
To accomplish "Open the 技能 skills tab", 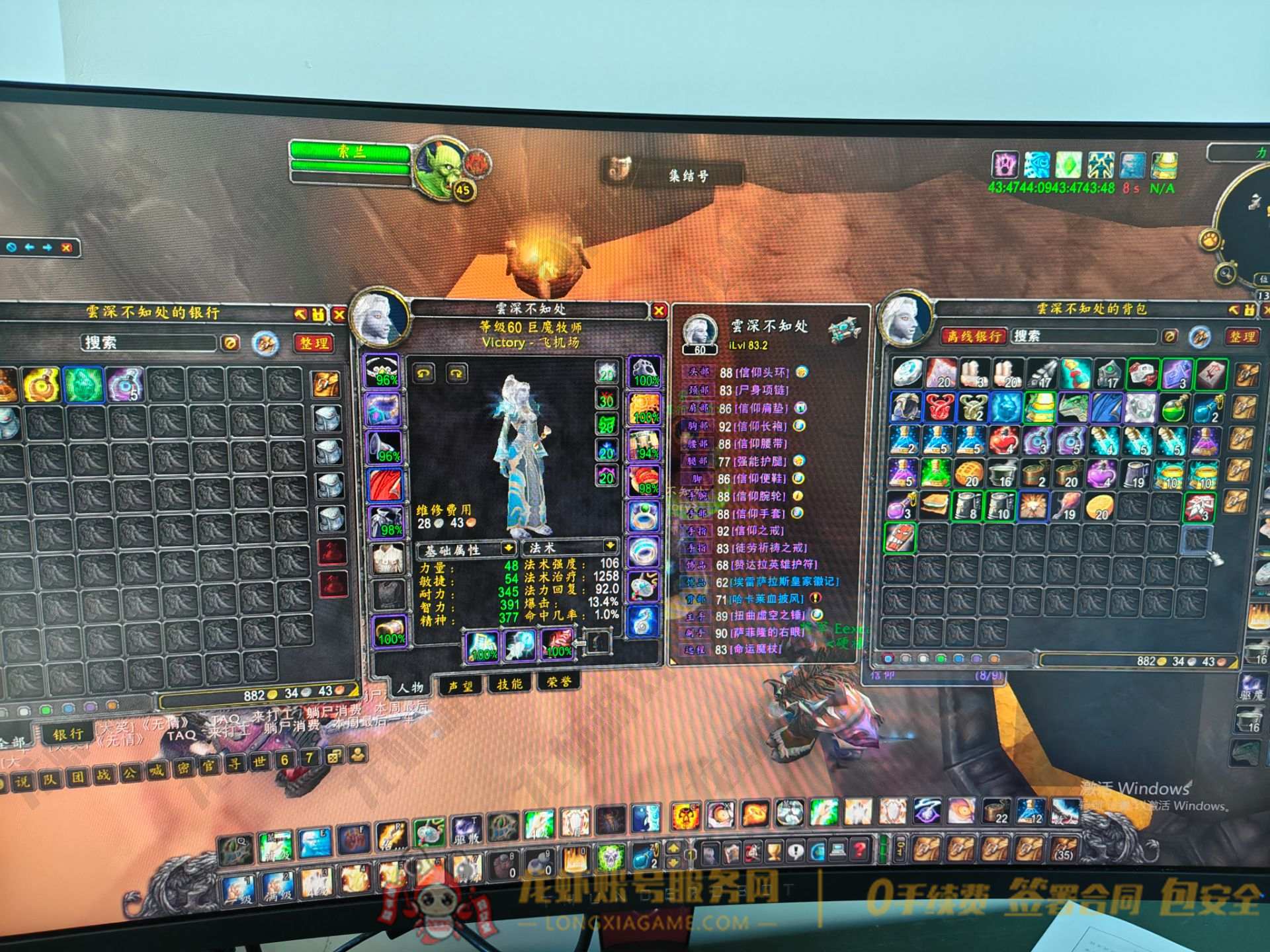I will [x=509, y=684].
